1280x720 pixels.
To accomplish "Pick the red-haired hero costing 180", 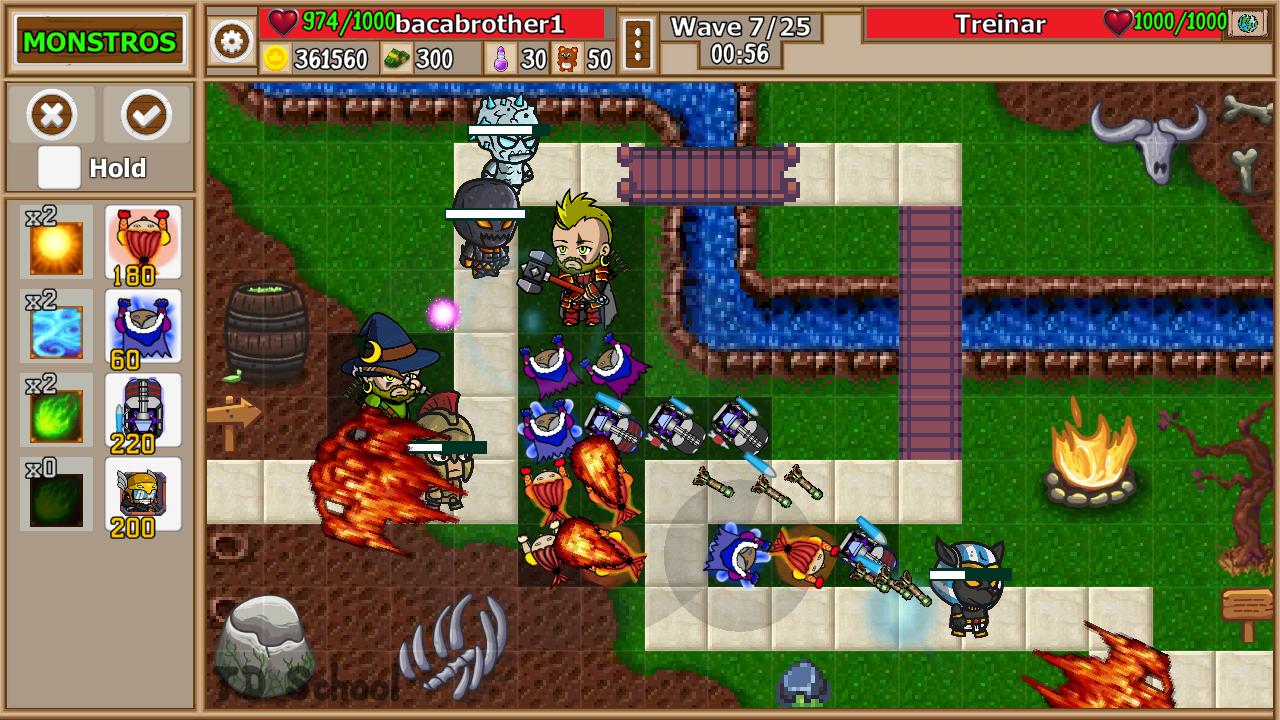I will [x=143, y=240].
